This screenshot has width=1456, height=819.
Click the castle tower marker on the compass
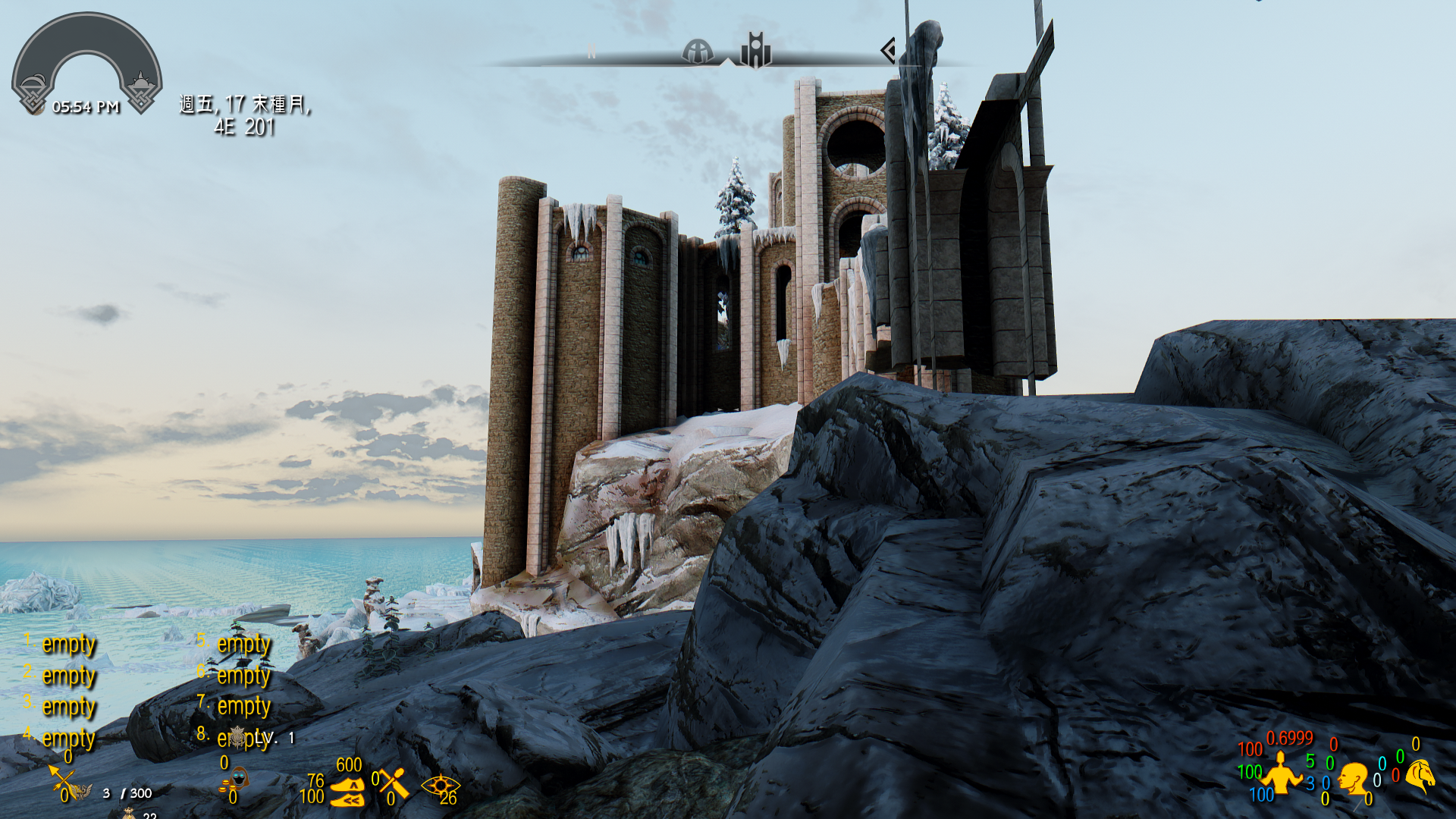755,50
